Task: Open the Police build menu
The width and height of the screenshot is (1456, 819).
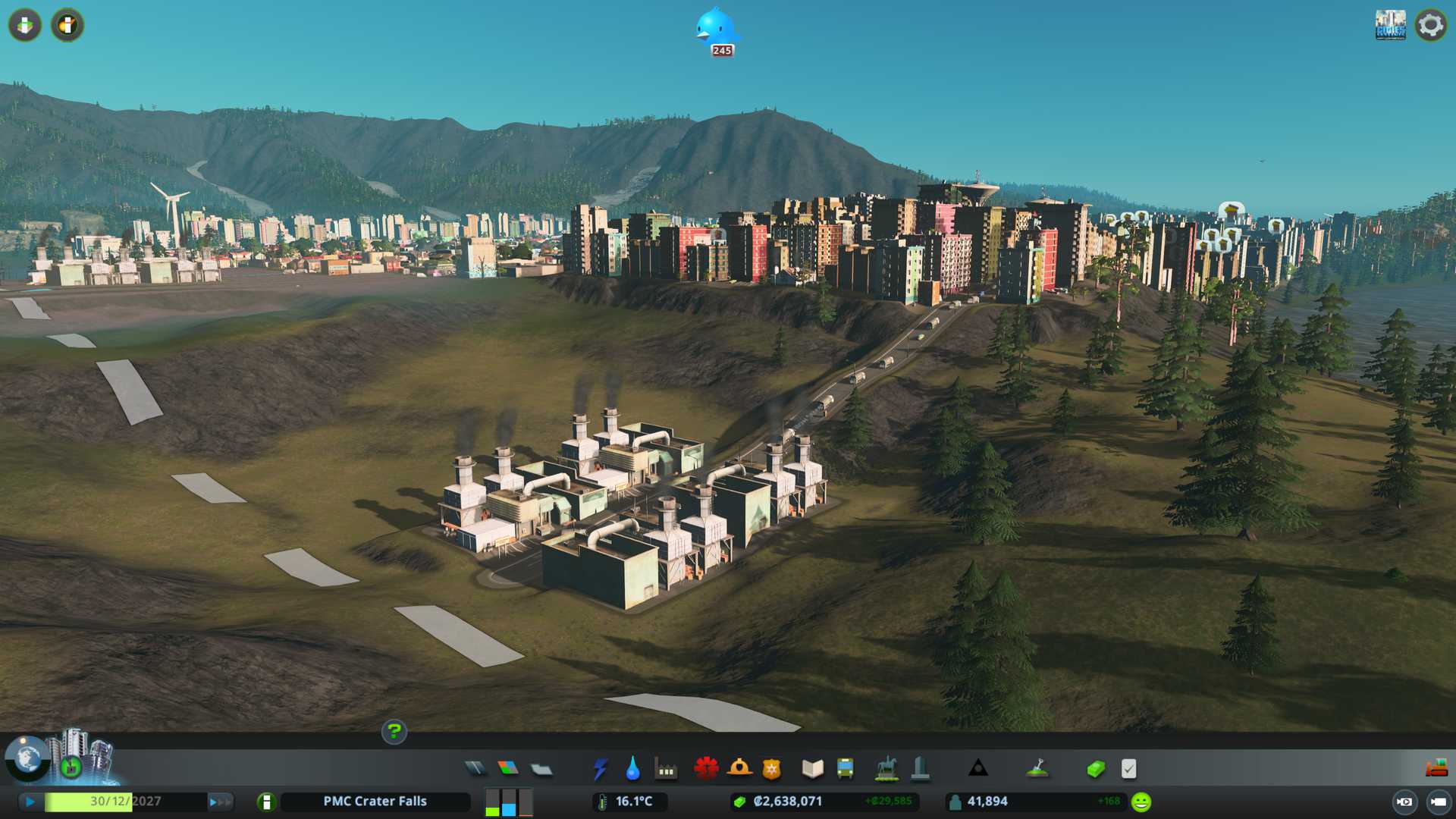Action: tap(771, 769)
